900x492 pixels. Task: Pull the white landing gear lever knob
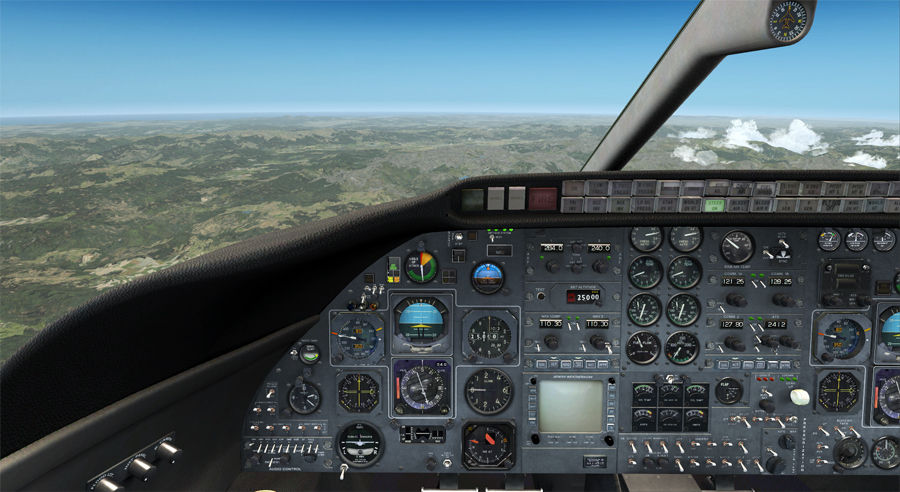click(x=799, y=396)
